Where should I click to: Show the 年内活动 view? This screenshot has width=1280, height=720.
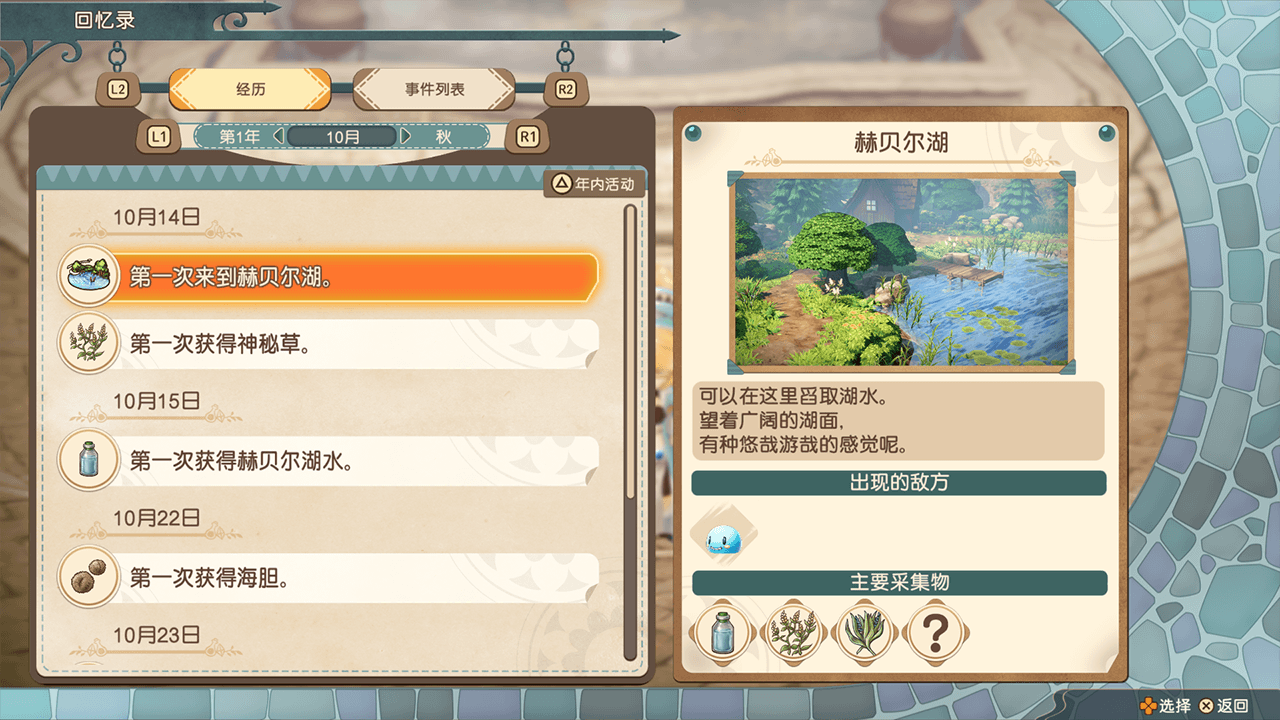pos(594,184)
